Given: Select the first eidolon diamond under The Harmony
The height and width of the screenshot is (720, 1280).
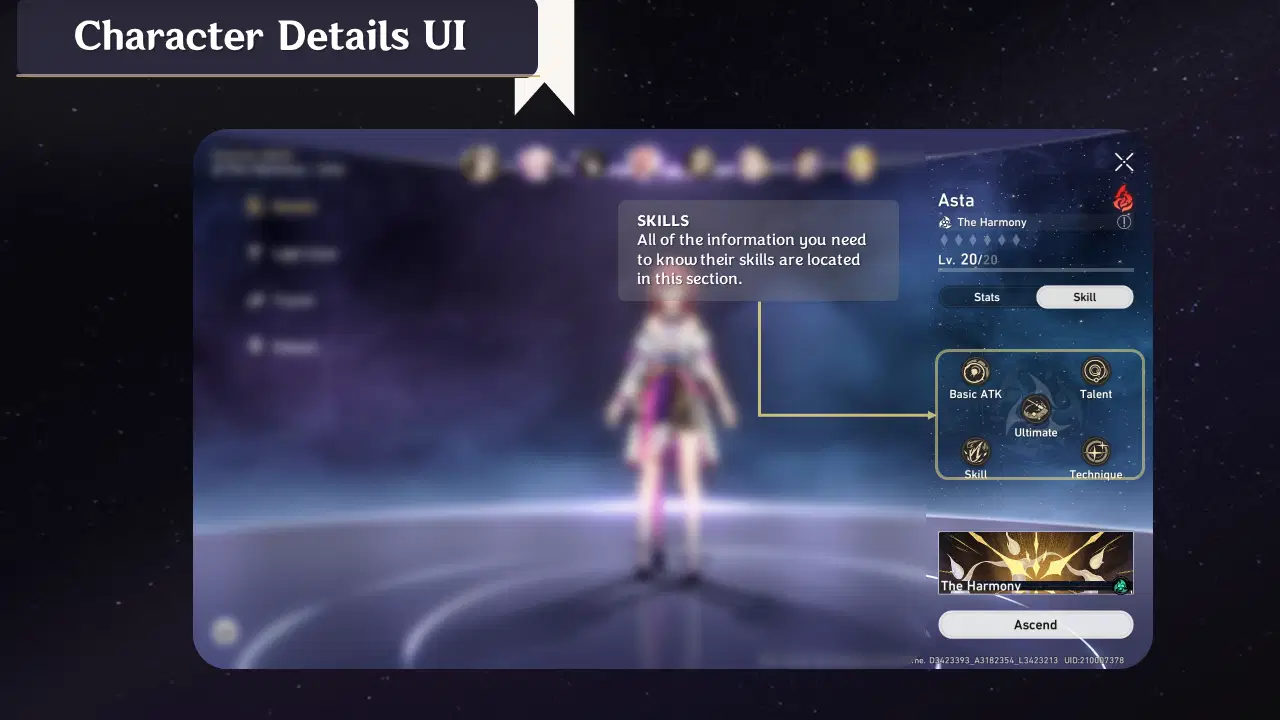Looking at the screenshot, I should [x=943, y=240].
